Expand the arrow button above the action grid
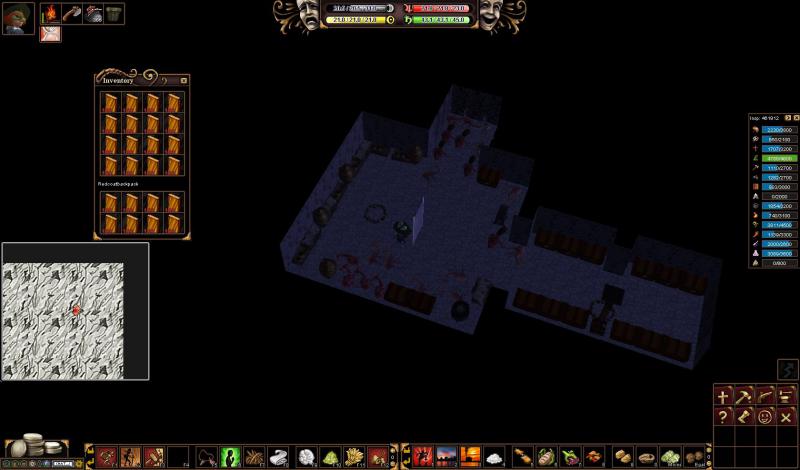This screenshot has height=470, width=800. (788, 370)
